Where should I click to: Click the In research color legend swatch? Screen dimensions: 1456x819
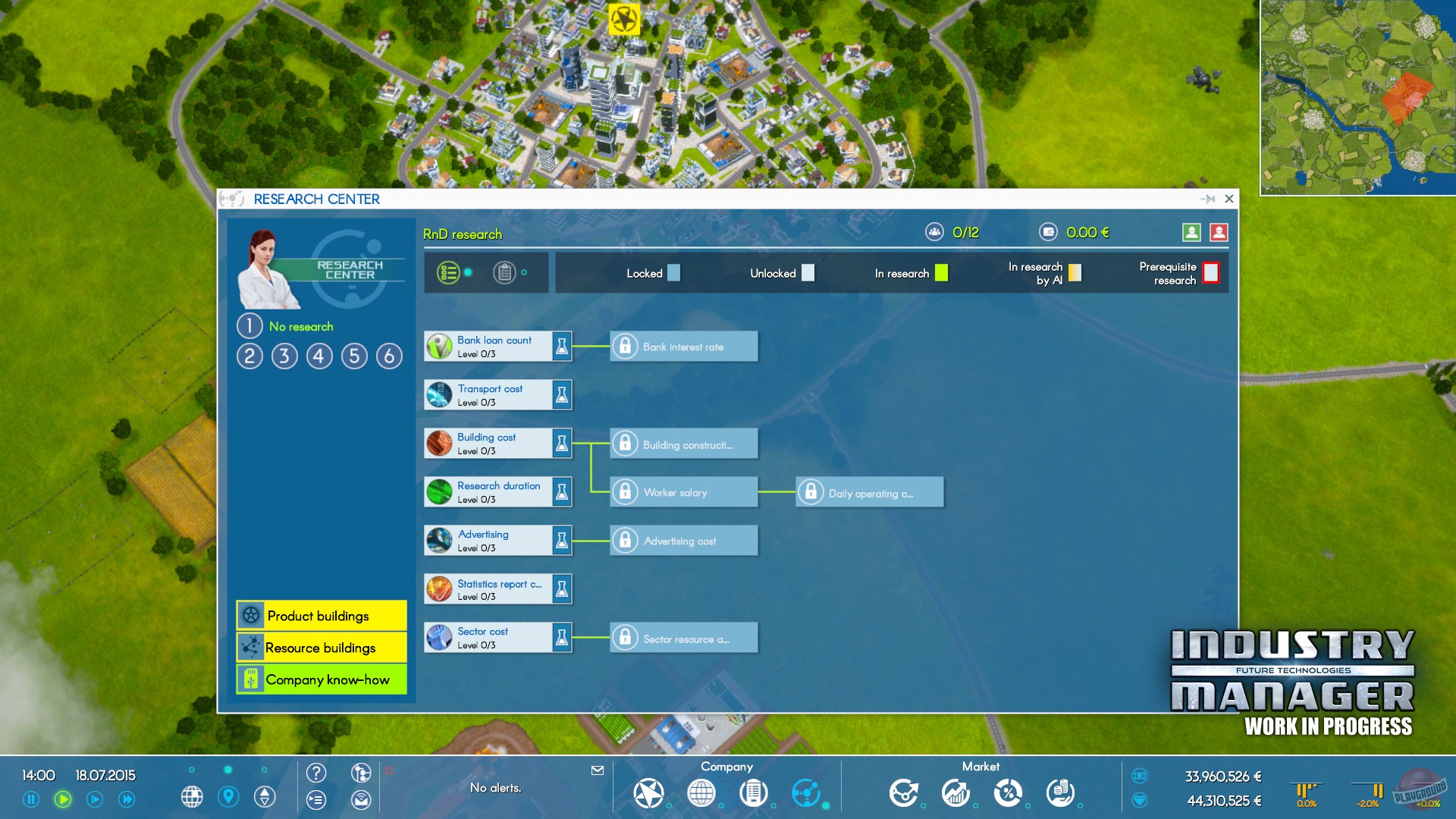click(940, 273)
